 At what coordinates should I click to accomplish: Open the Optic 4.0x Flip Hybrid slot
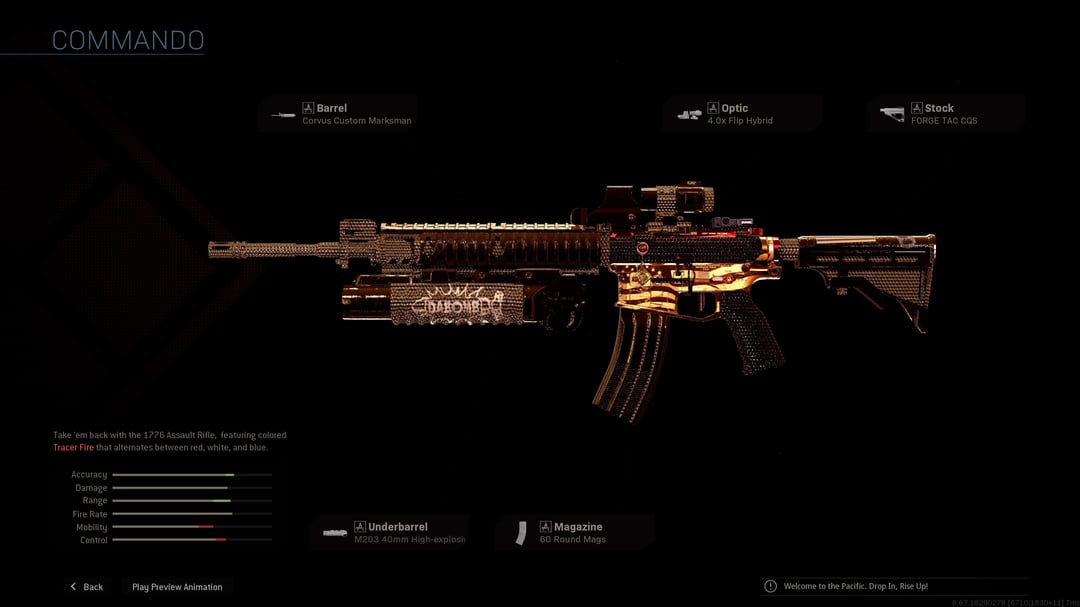pos(743,114)
